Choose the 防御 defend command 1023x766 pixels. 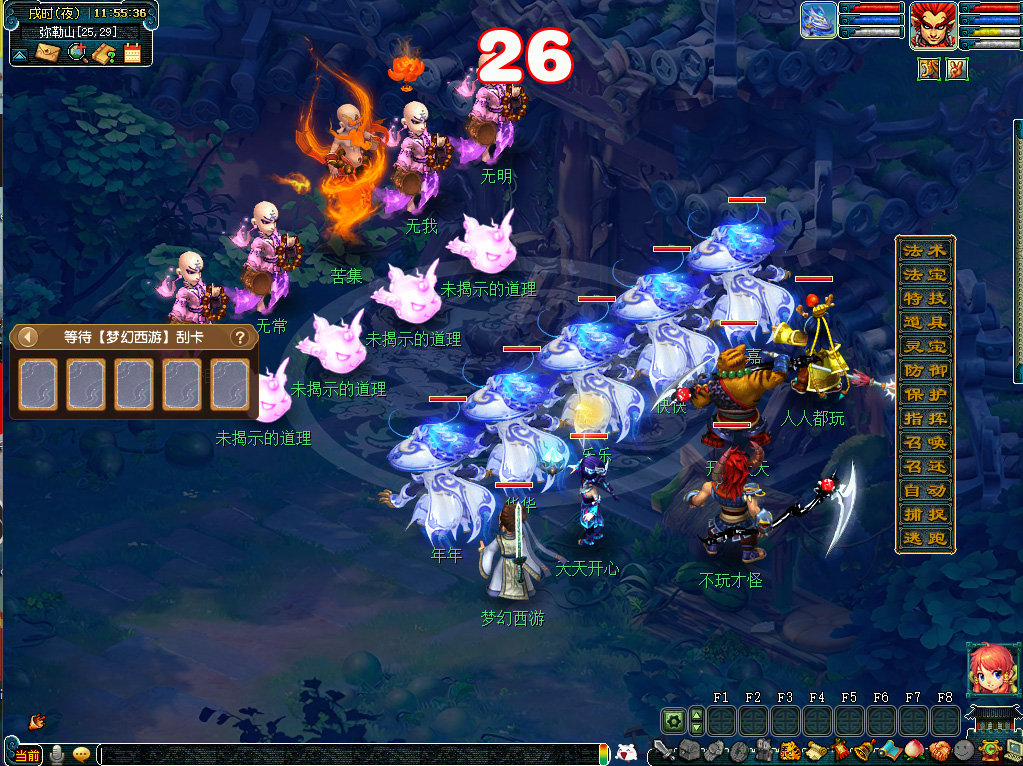[x=924, y=370]
